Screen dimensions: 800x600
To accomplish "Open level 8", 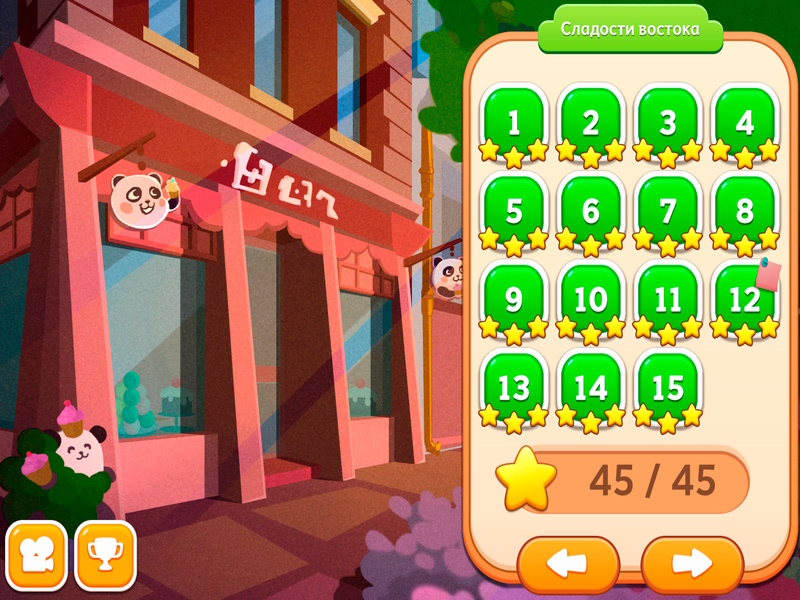I will pyautogui.click(x=745, y=211).
